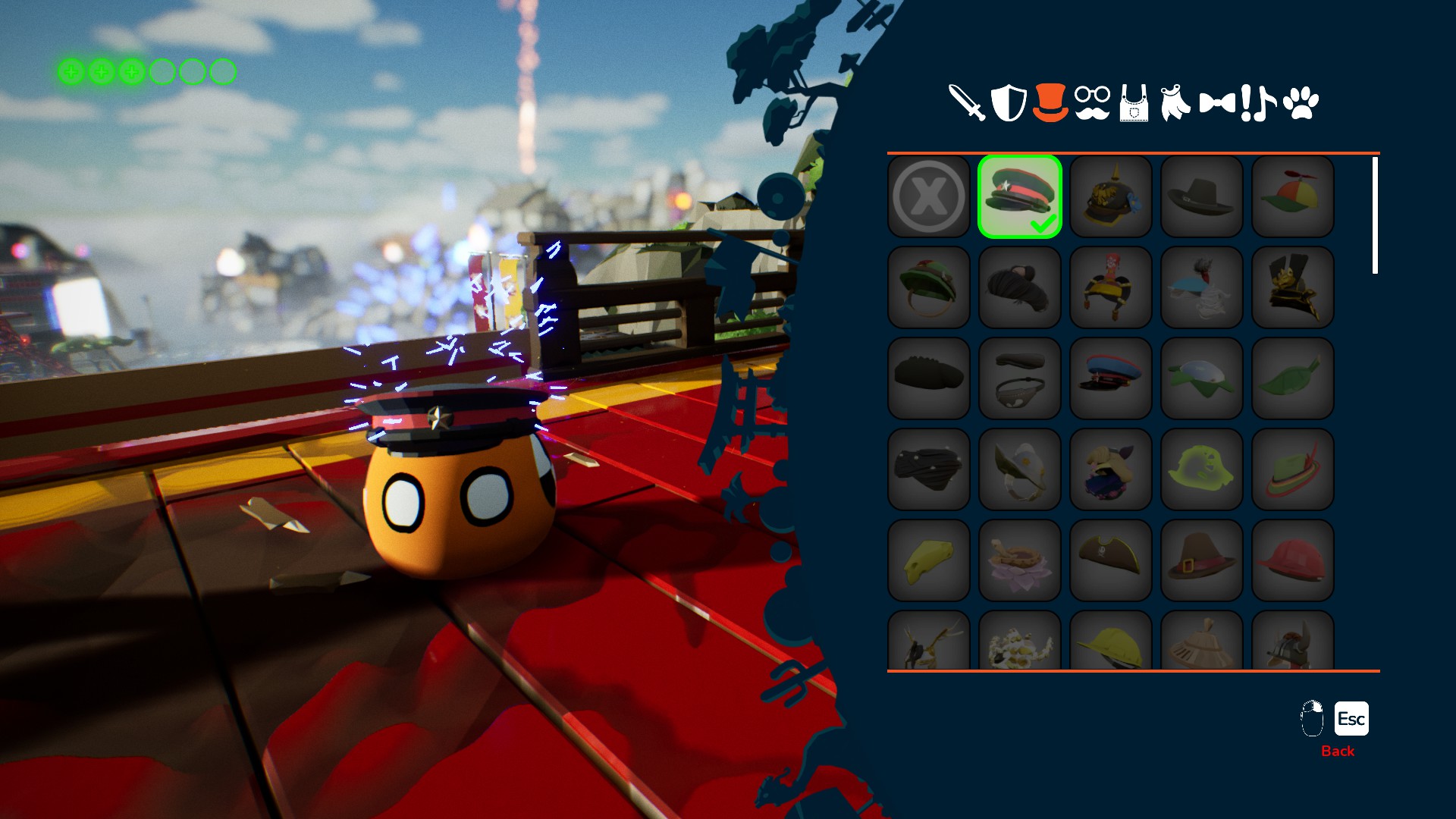Pick the blue and red peaked cap
Screen dimensions: 1456x819
tap(1111, 378)
